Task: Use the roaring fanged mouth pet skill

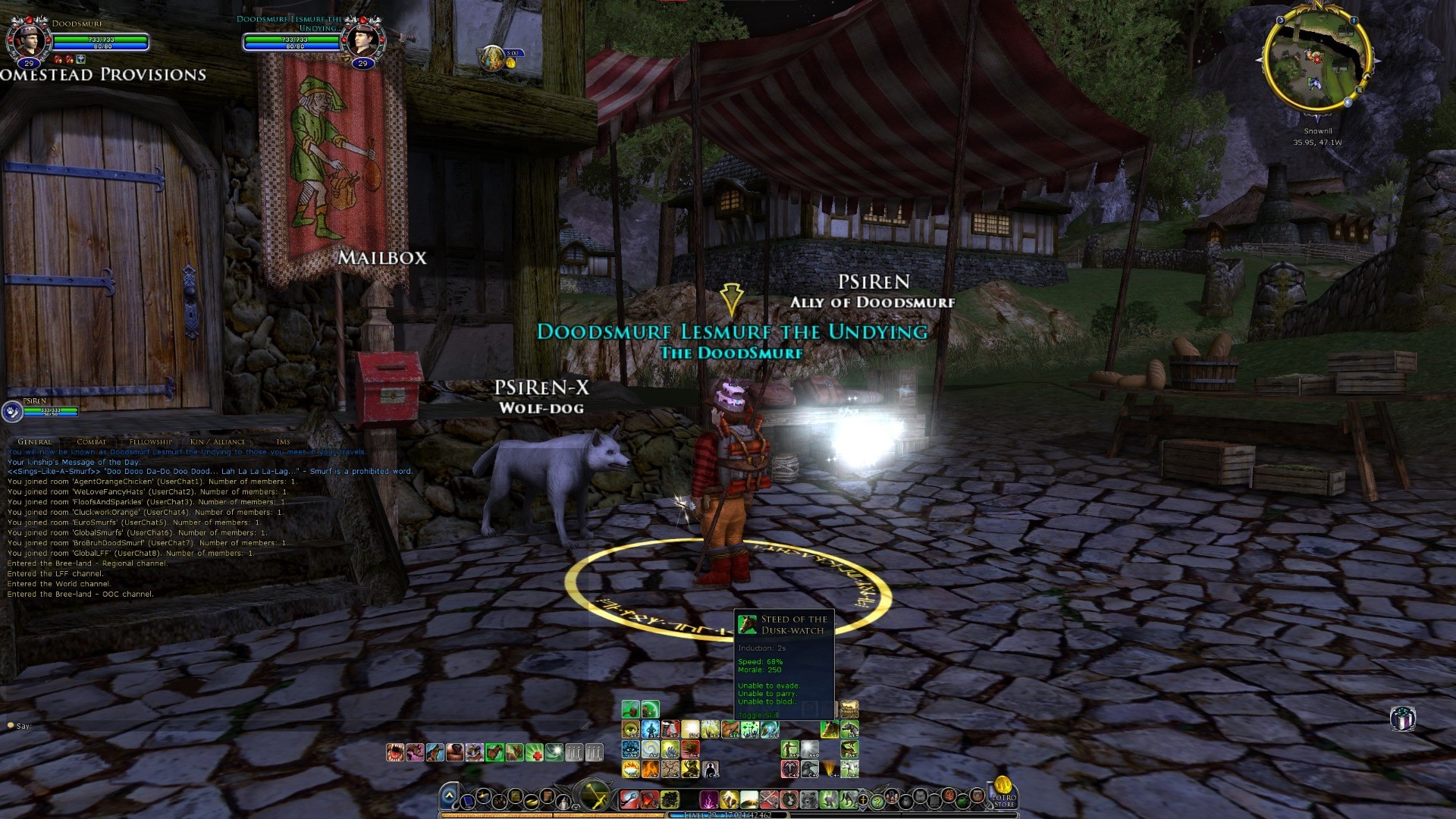Action: (x=395, y=752)
